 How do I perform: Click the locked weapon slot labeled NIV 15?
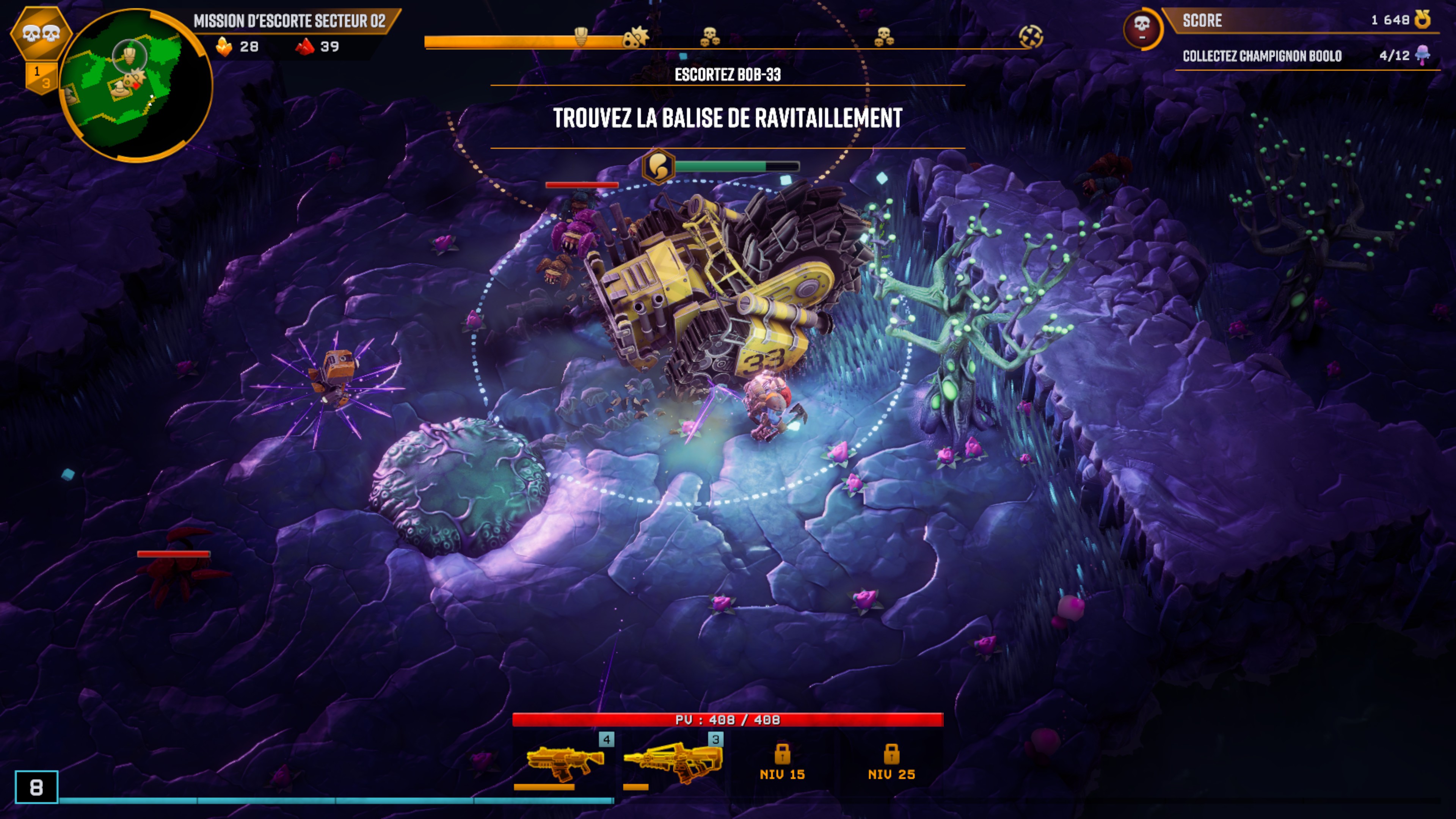[x=782, y=761]
